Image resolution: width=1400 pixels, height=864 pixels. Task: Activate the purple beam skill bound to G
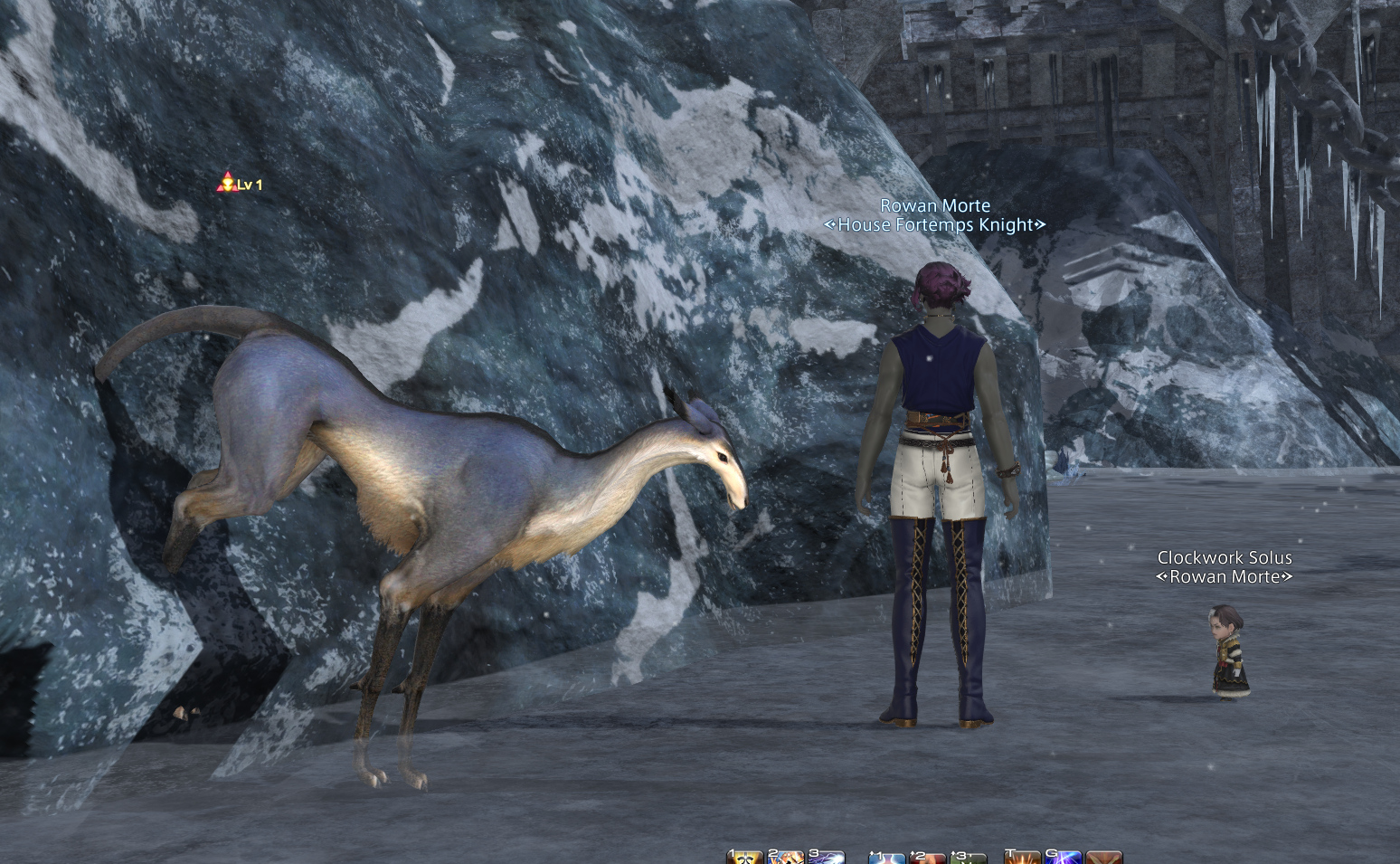click(x=1064, y=858)
